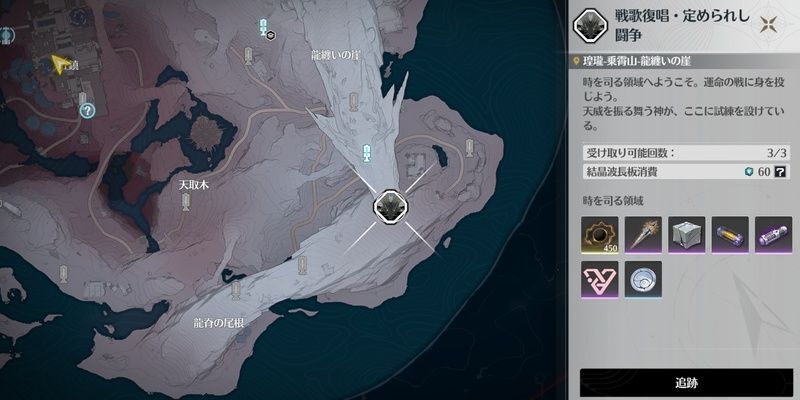Select the cyan beacon near the selected boss marker
This screenshot has height=400, width=800.
pyautogui.click(x=367, y=152)
